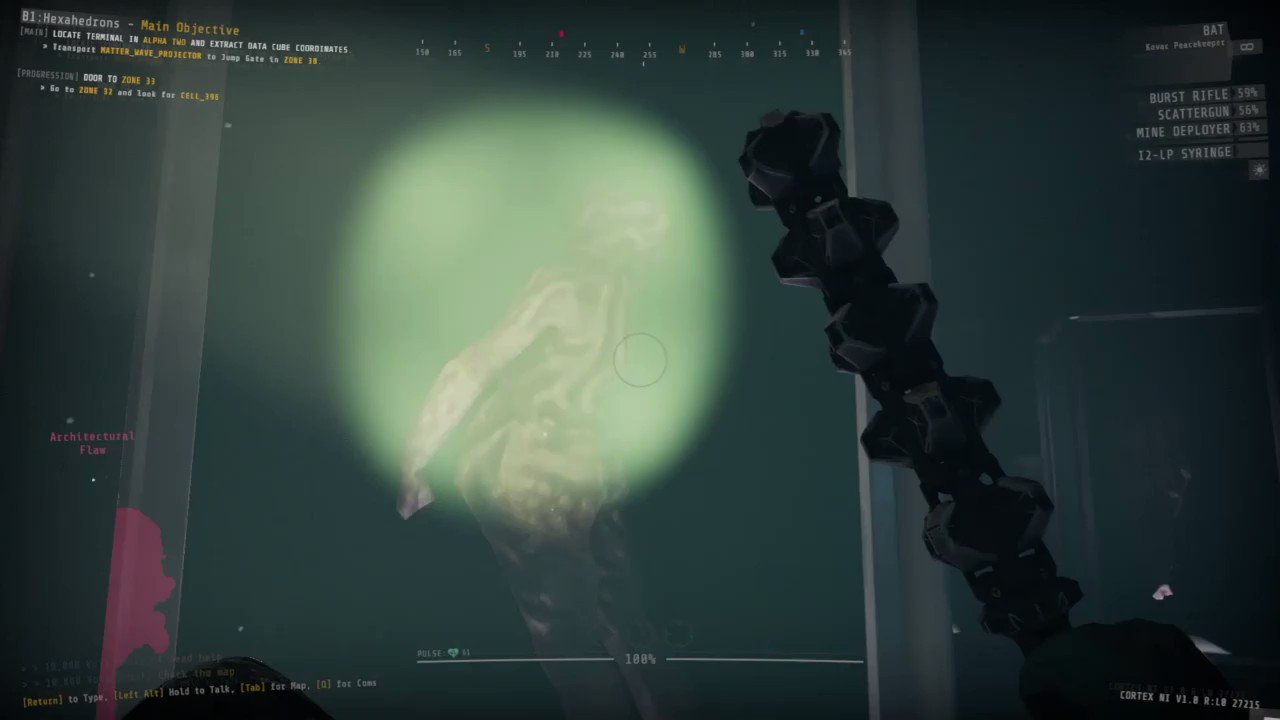Click the 100% health bar
Viewport: 1280px width, 720px height.
(640, 658)
